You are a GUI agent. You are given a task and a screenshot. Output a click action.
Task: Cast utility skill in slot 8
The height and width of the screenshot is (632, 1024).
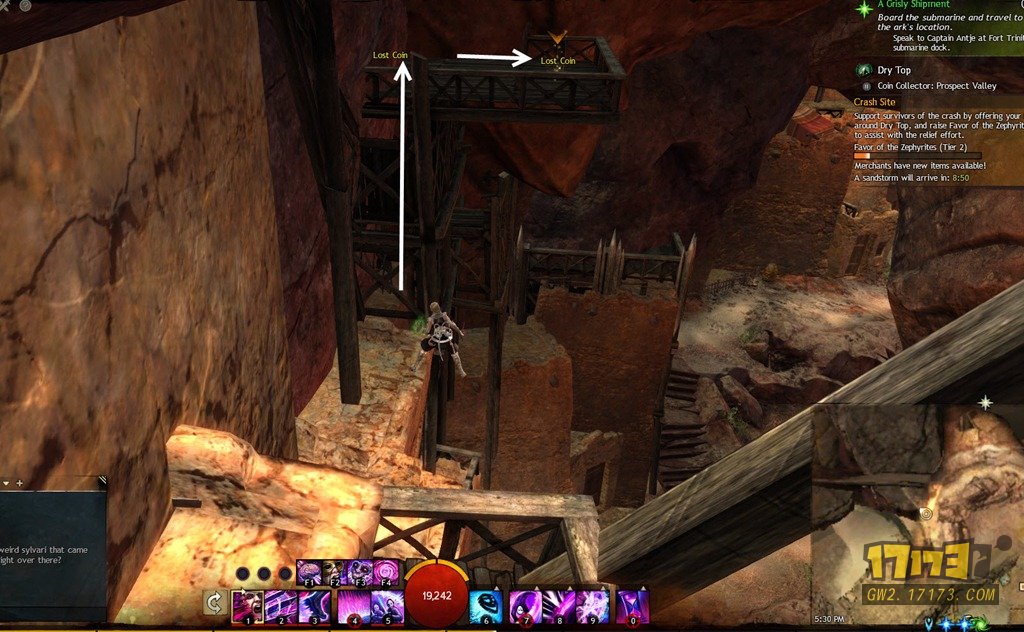click(559, 606)
